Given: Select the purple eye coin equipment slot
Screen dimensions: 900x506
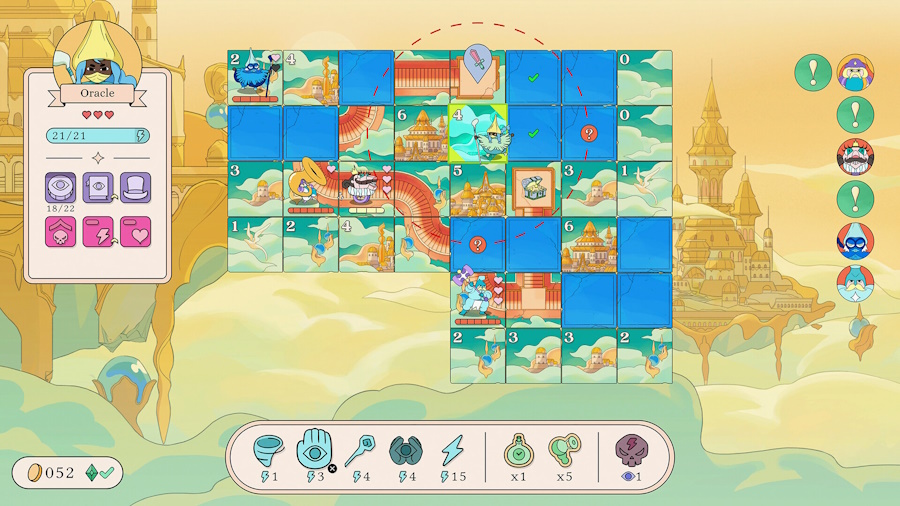Looking at the screenshot, I should click(60, 187).
